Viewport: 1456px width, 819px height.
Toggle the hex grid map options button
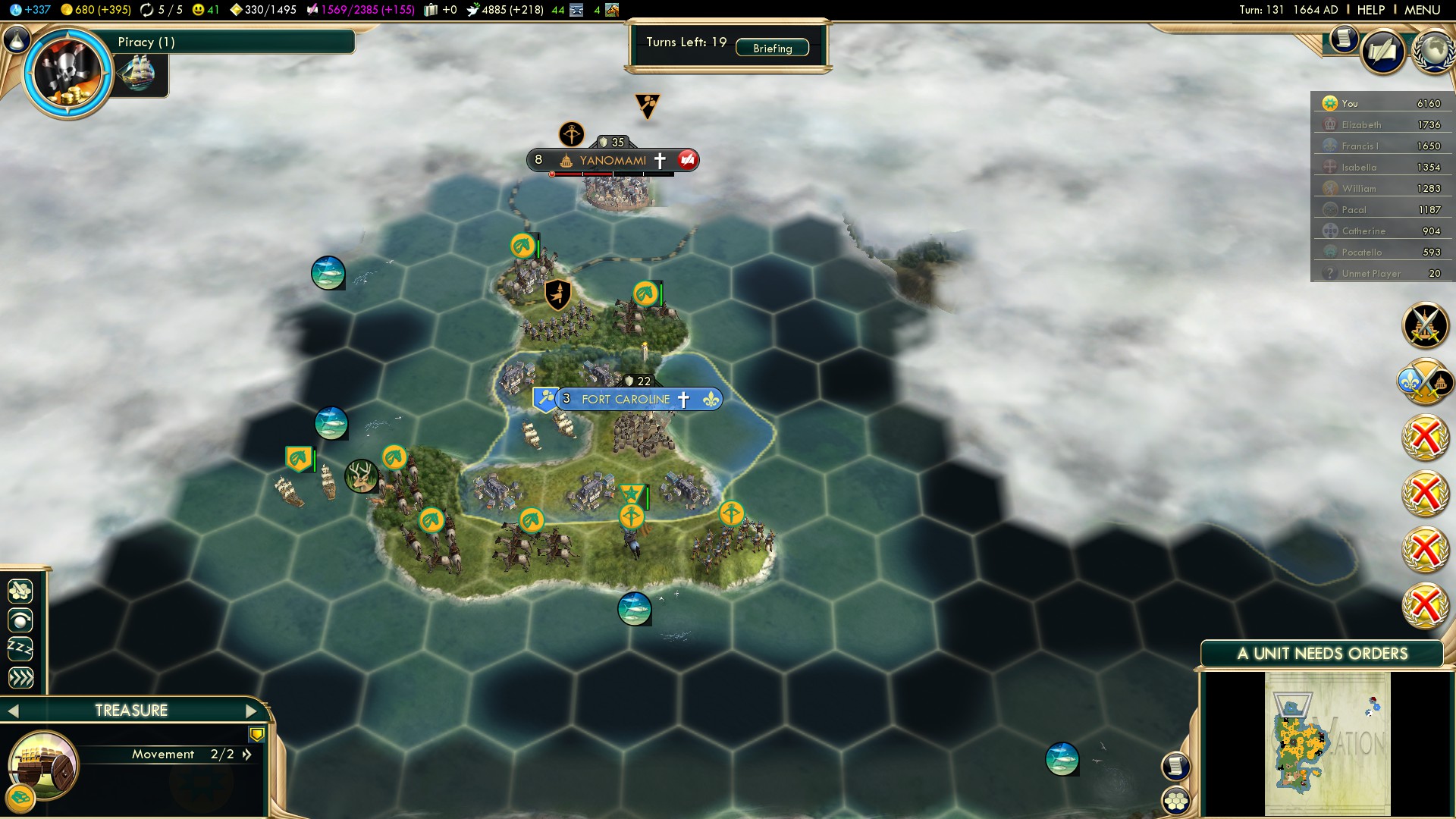click(x=1176, y=800)
